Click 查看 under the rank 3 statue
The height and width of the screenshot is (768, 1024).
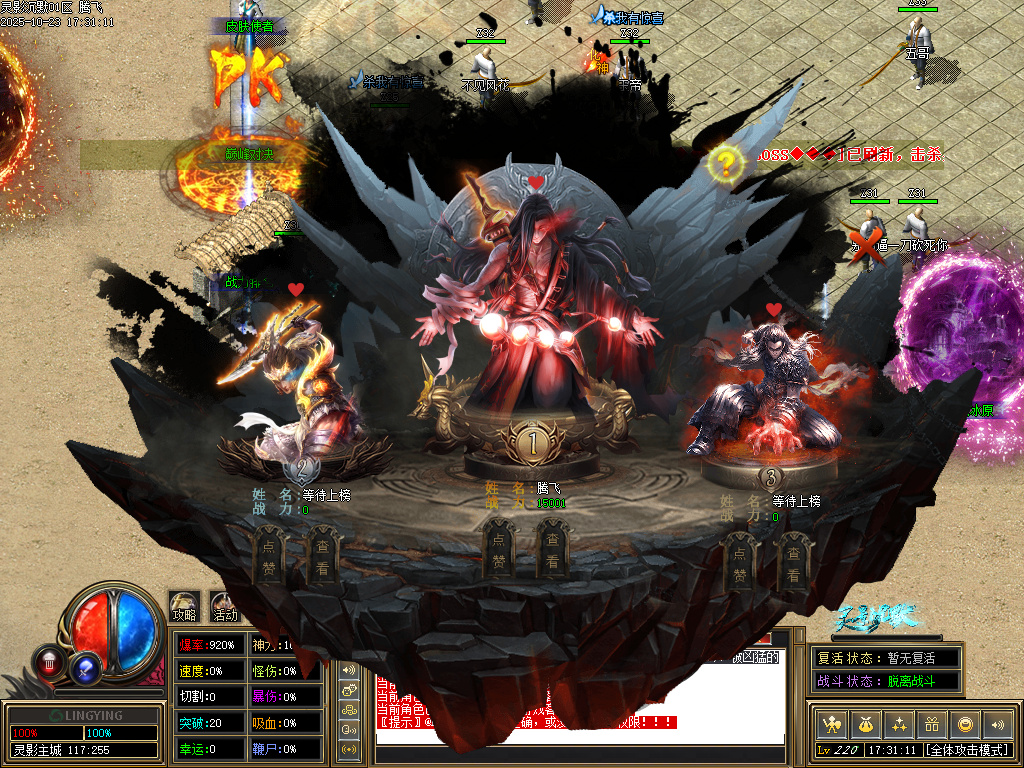click(793, 562)
